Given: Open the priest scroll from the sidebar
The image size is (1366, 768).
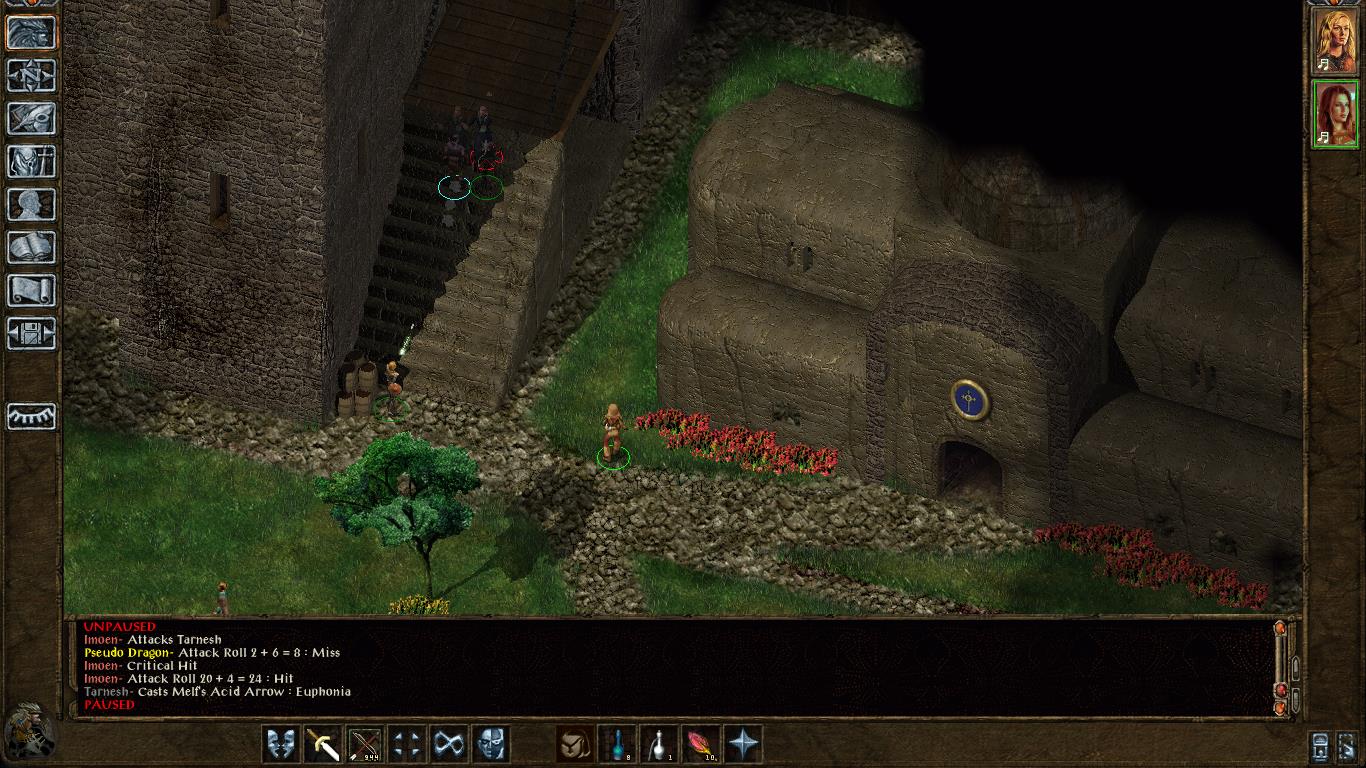Looking at the screenshot, I should click(x=31, y=290).
